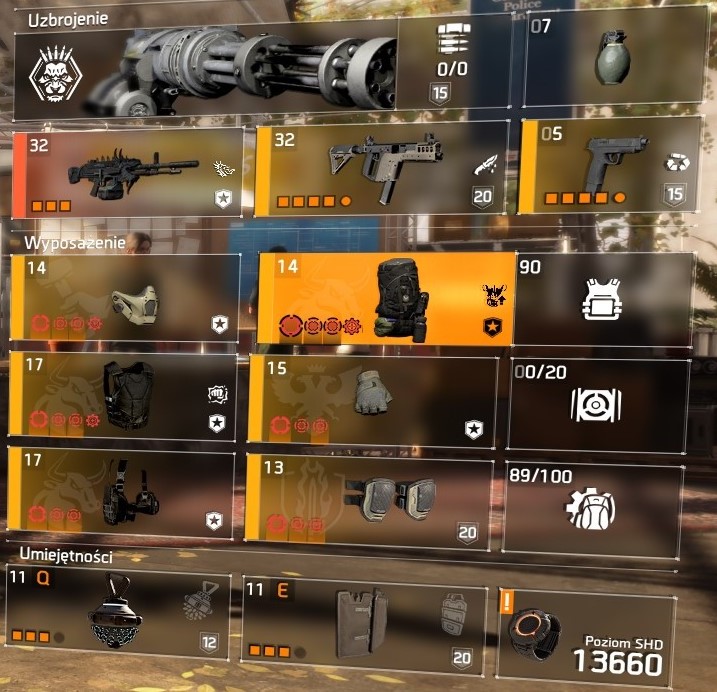Select the face mask gear slot
Screen dimensions: 717x692
(125, 298)
